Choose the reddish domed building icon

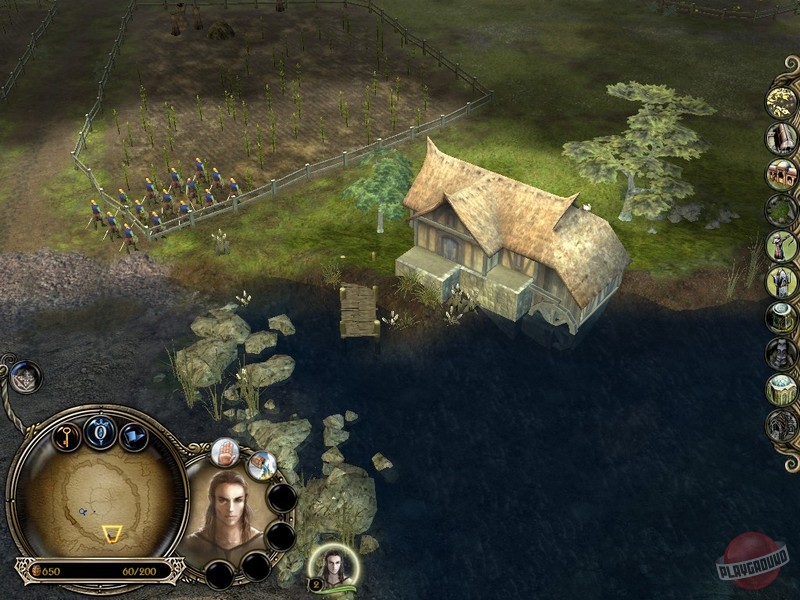click(x=781, y=173)
